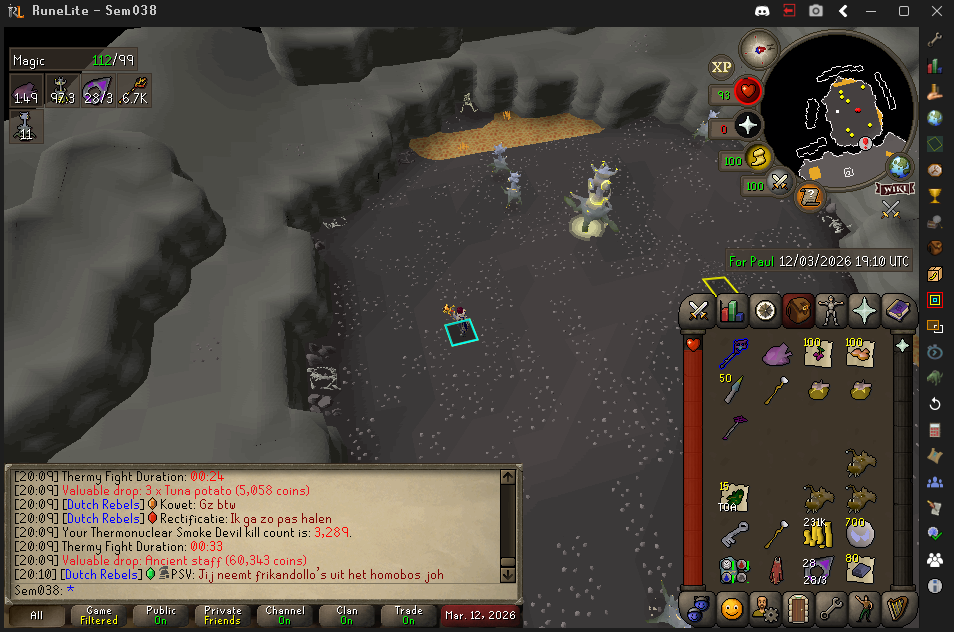
Task: Switch to the Skills tab
Action: (x=732, y=311)
